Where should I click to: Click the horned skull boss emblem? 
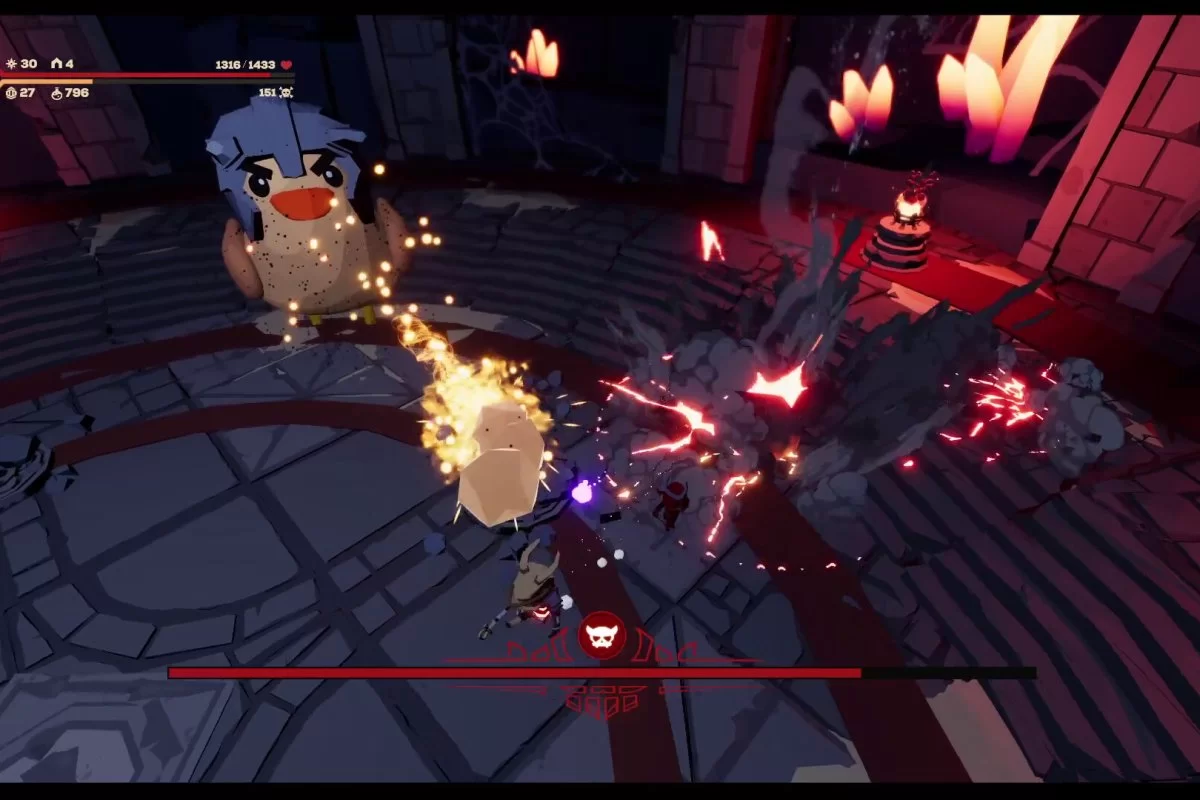click(602, 634)
